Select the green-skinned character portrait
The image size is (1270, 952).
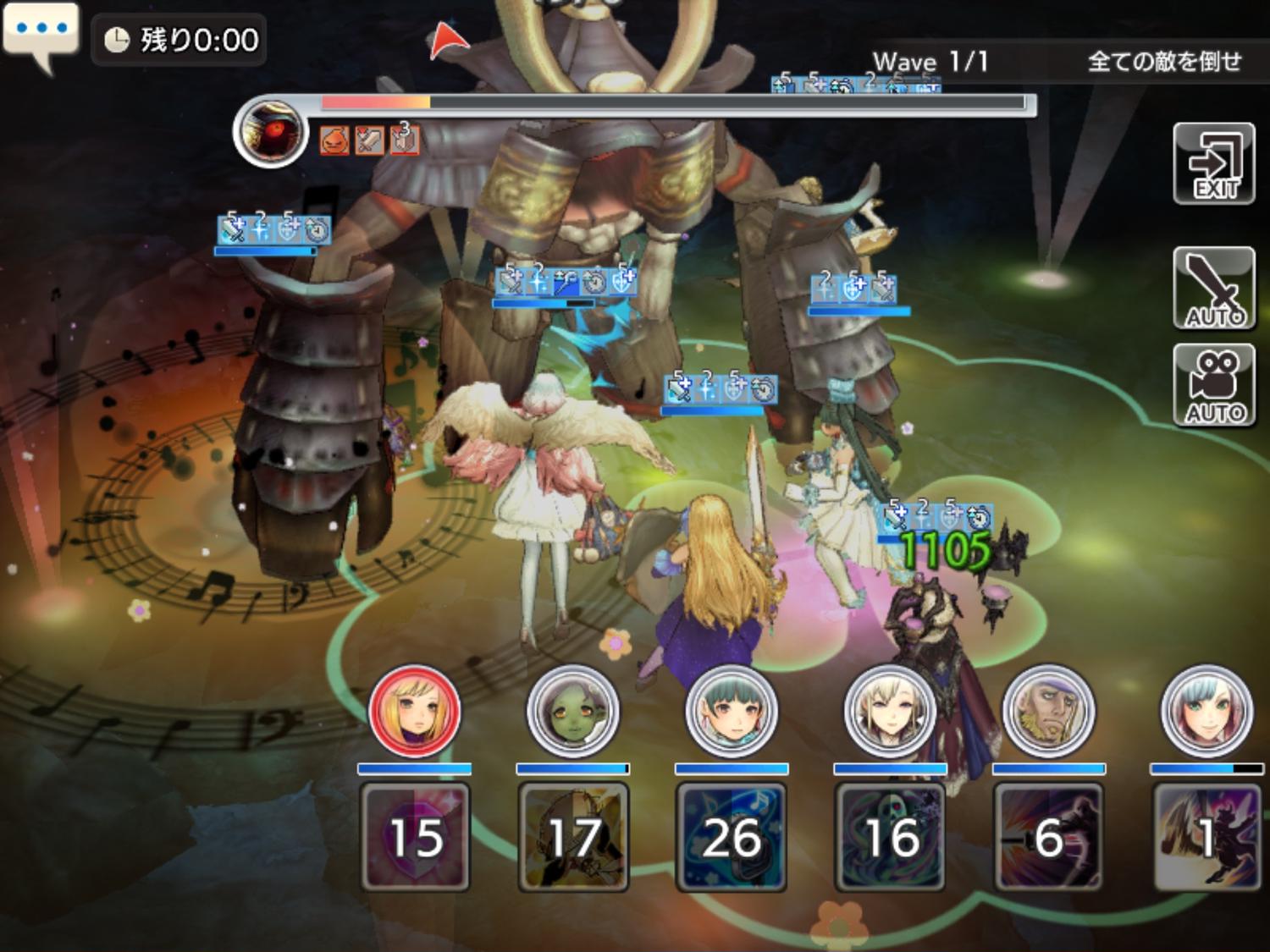pos(572,711)
